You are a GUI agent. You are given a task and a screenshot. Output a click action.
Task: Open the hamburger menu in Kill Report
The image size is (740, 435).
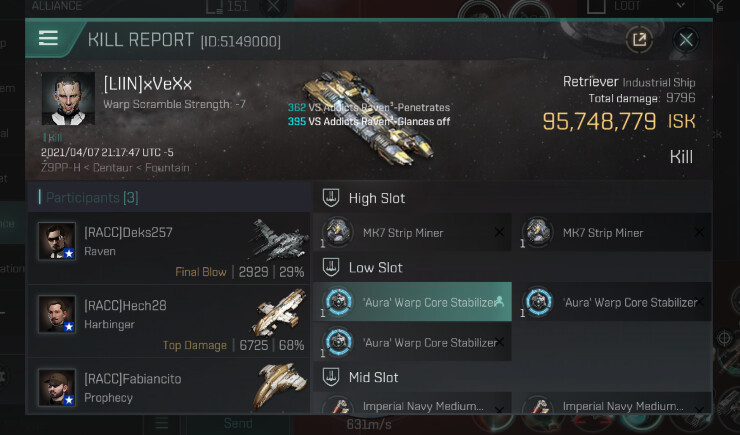click(48, 39)
